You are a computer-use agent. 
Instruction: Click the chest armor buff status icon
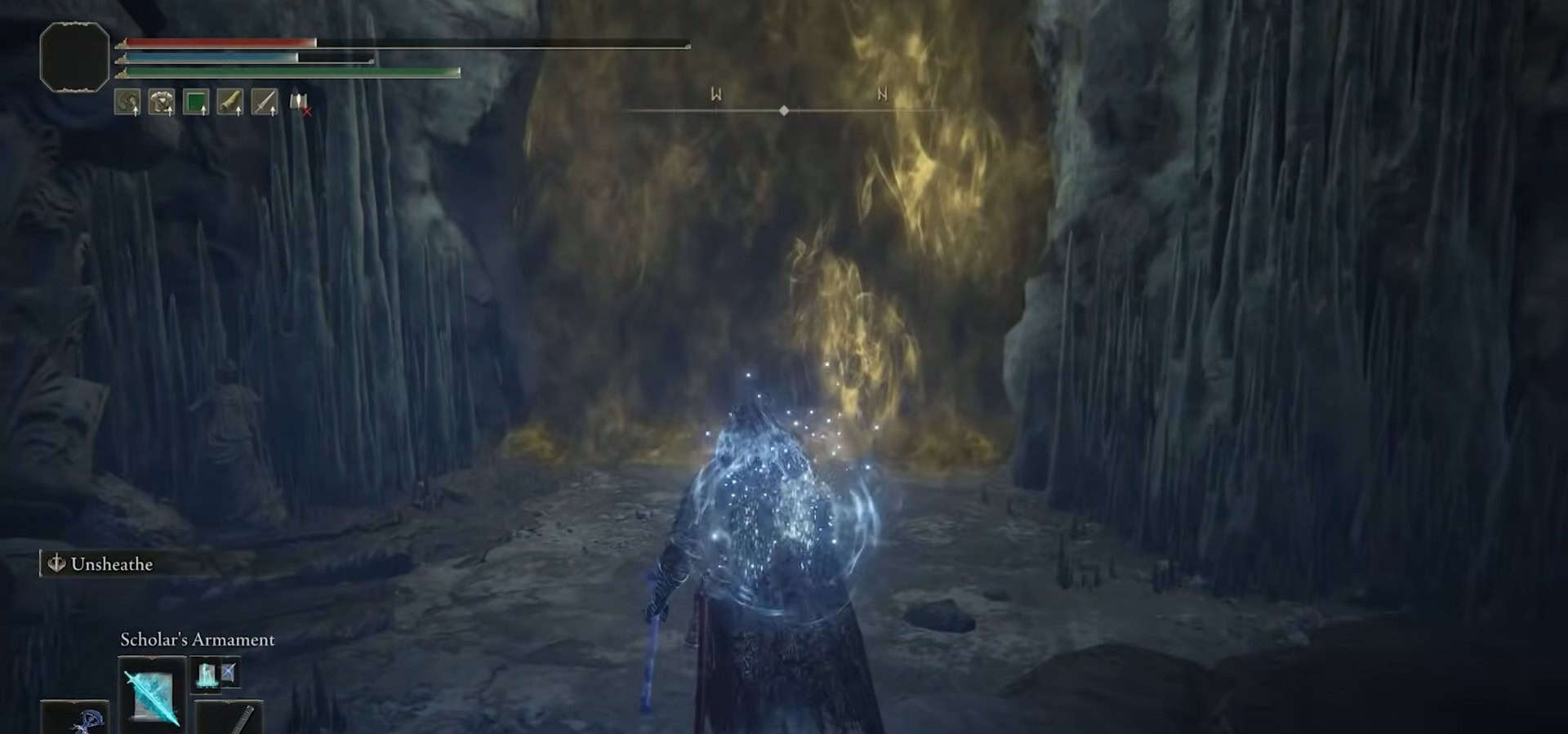click(x=162, y=102)
